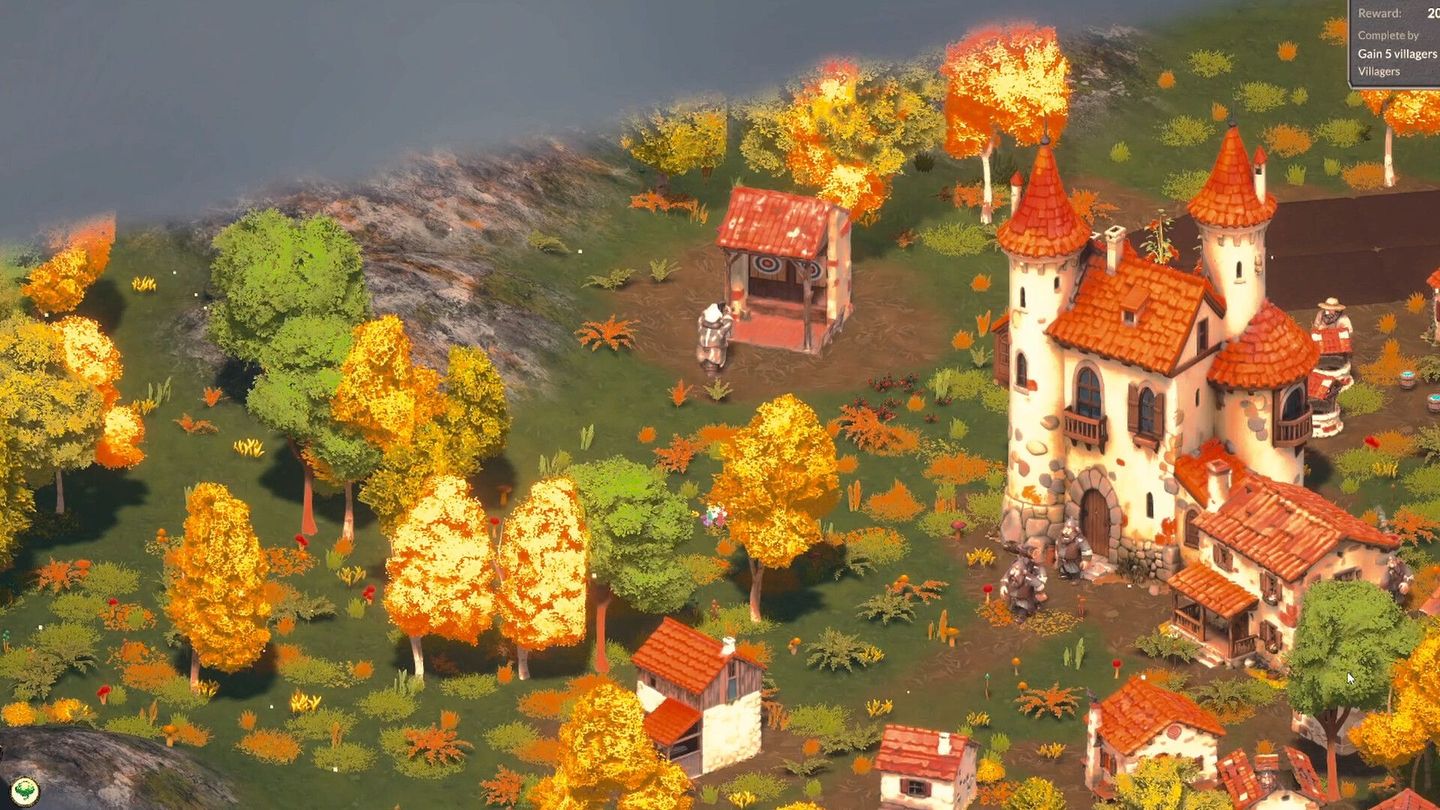The width and height of the screenshot is (1440, 810).
Task: Select the colorful flower bouquet near the trees
Action: [x=718, y=516]
